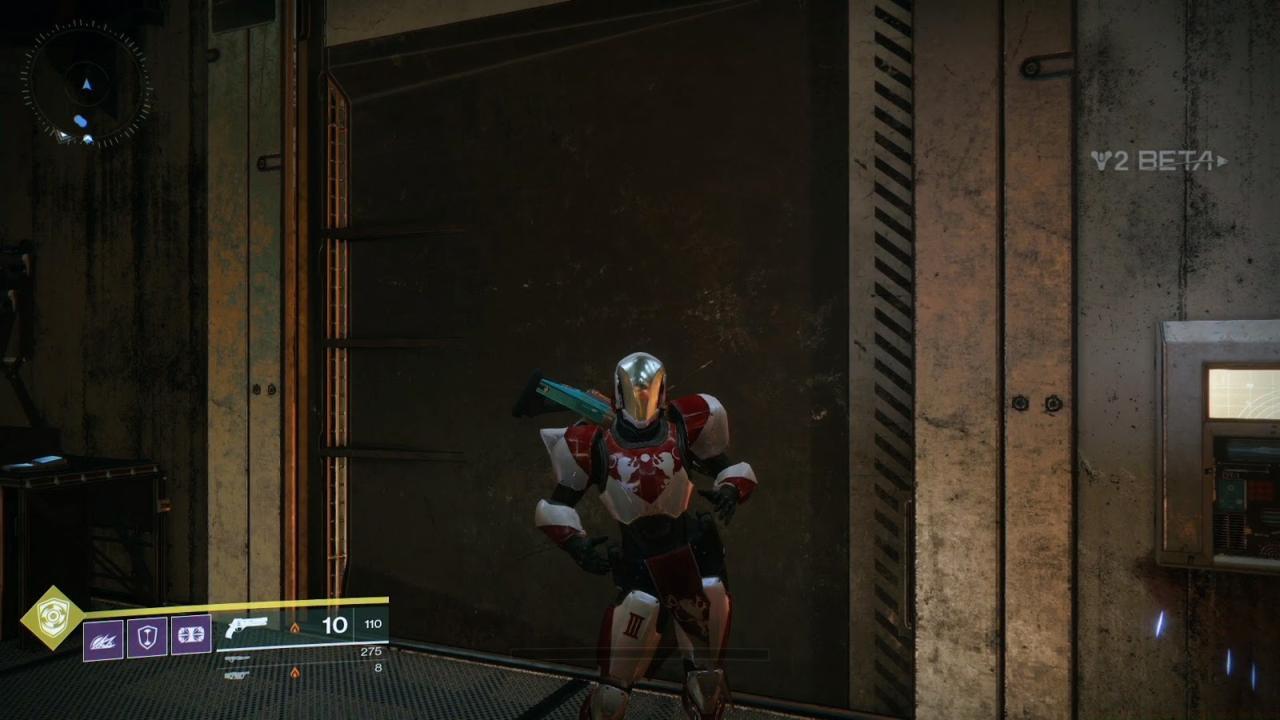Trigger the shield barricade ability icon
Screen dimensions: 1280x720
tap(147, 637)
